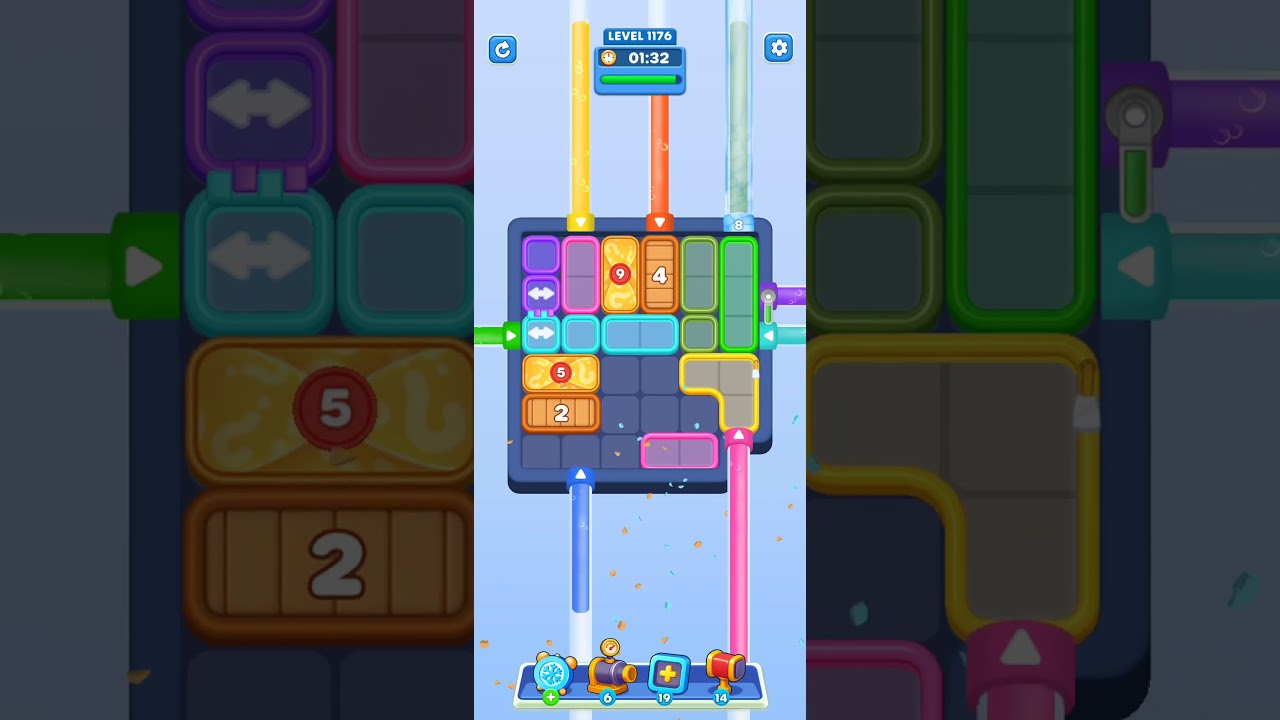This screenshot has height=720, width=1280.
Task: Open the settings gear
Action: point(778,47)
